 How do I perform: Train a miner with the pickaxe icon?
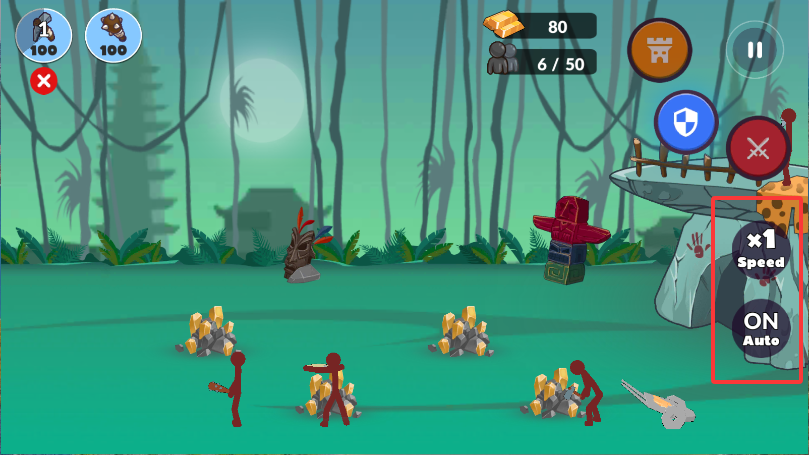(x=42, y=36)
